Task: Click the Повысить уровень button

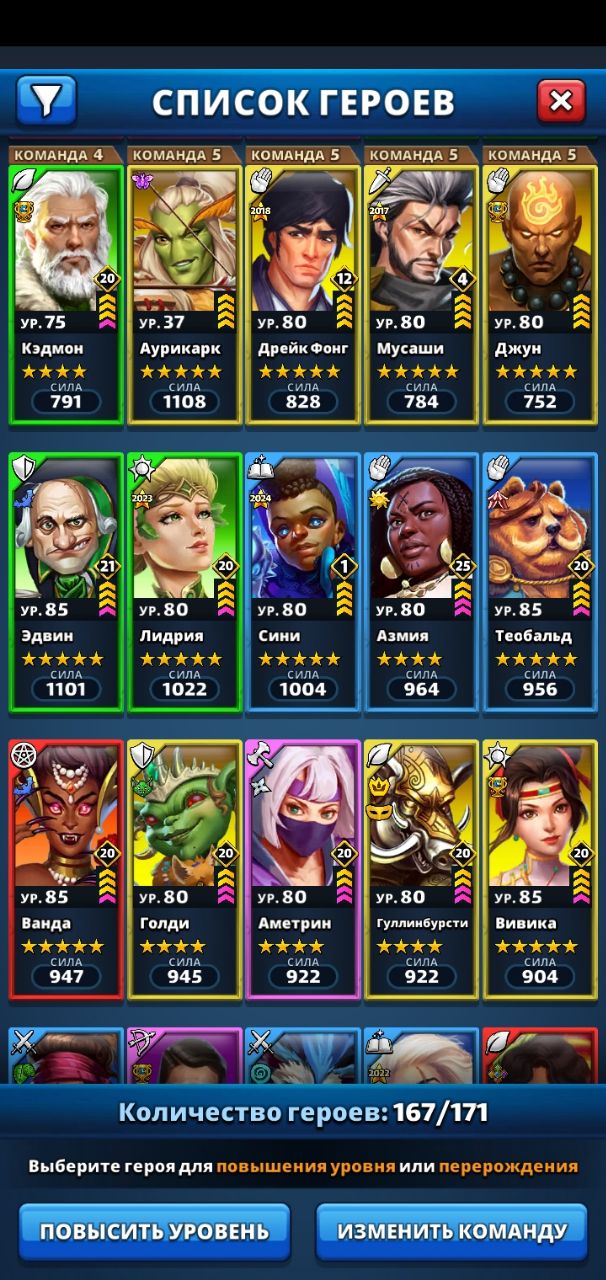Action: click(x=154, y=1231)
